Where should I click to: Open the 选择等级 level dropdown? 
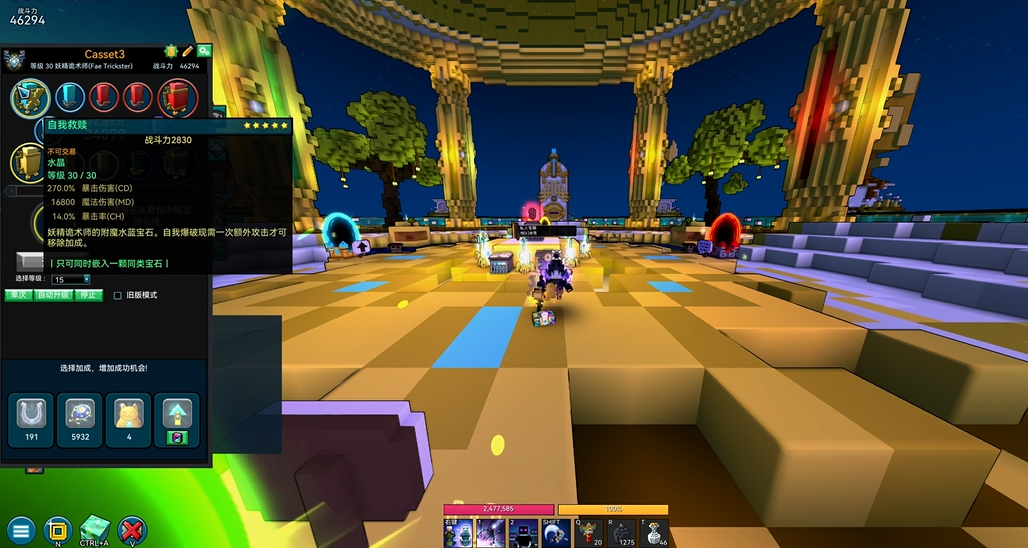72,279
